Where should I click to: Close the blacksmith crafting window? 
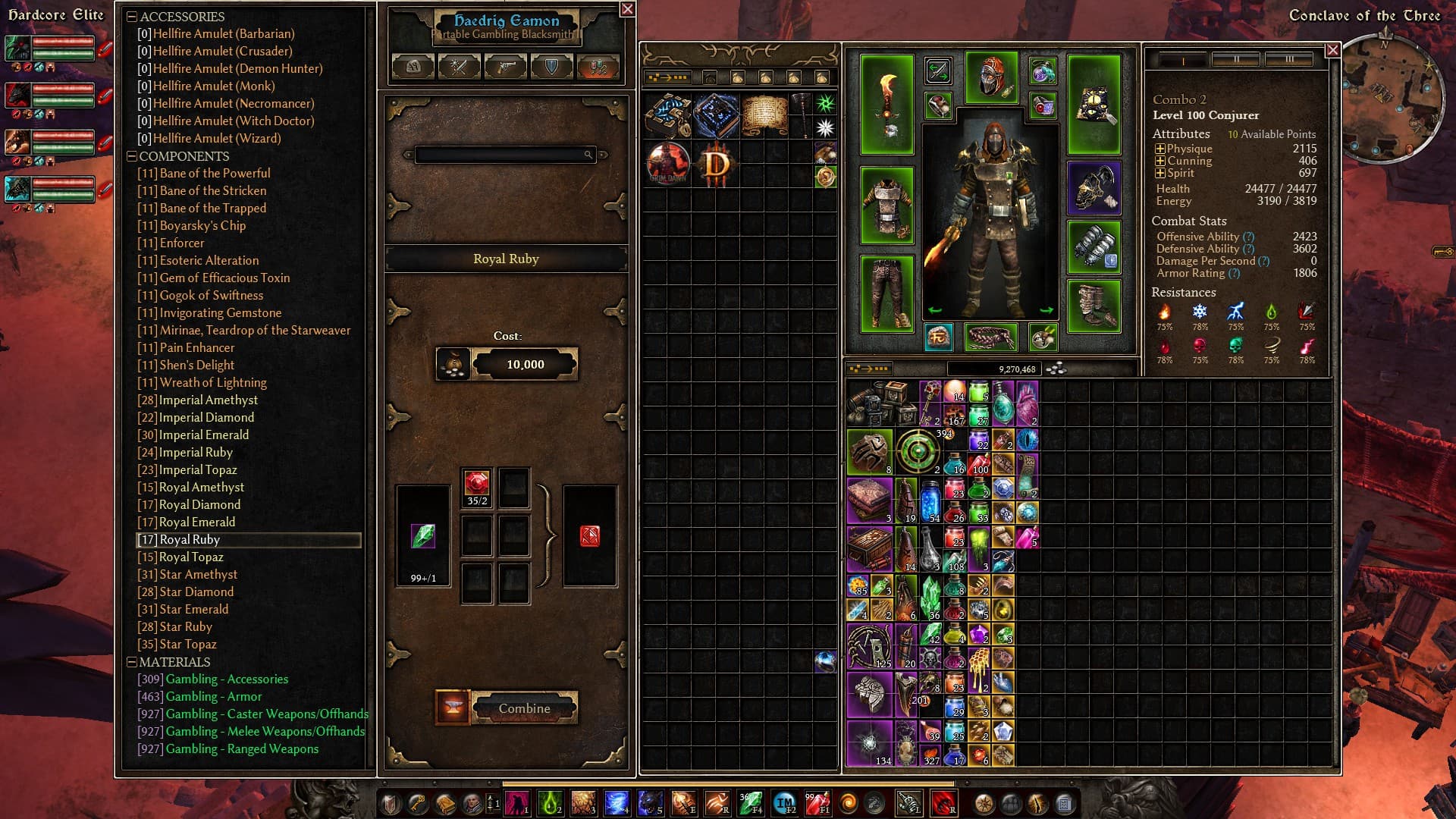point(627,9)
